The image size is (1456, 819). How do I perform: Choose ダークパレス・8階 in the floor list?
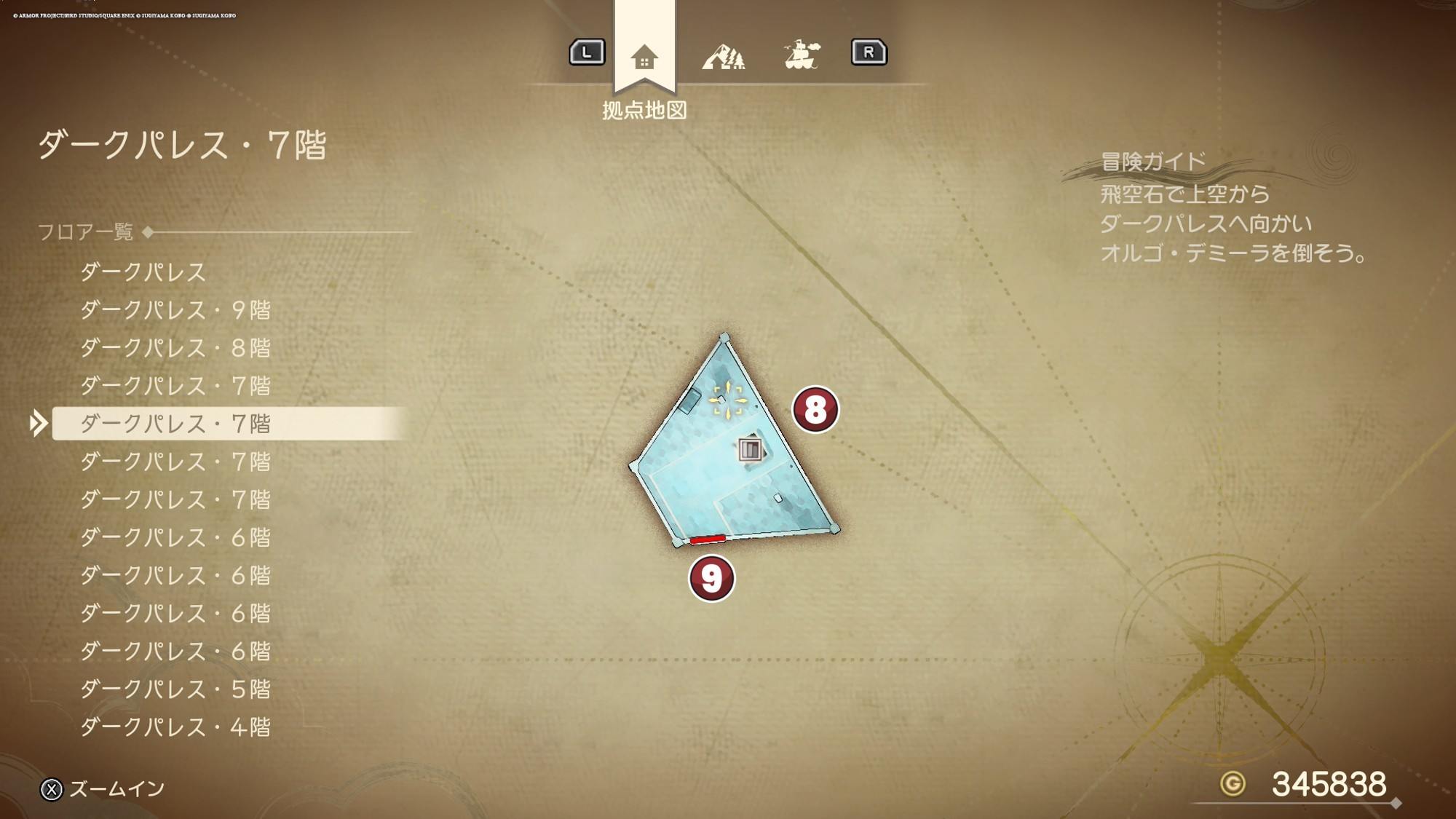coord(175,348)
